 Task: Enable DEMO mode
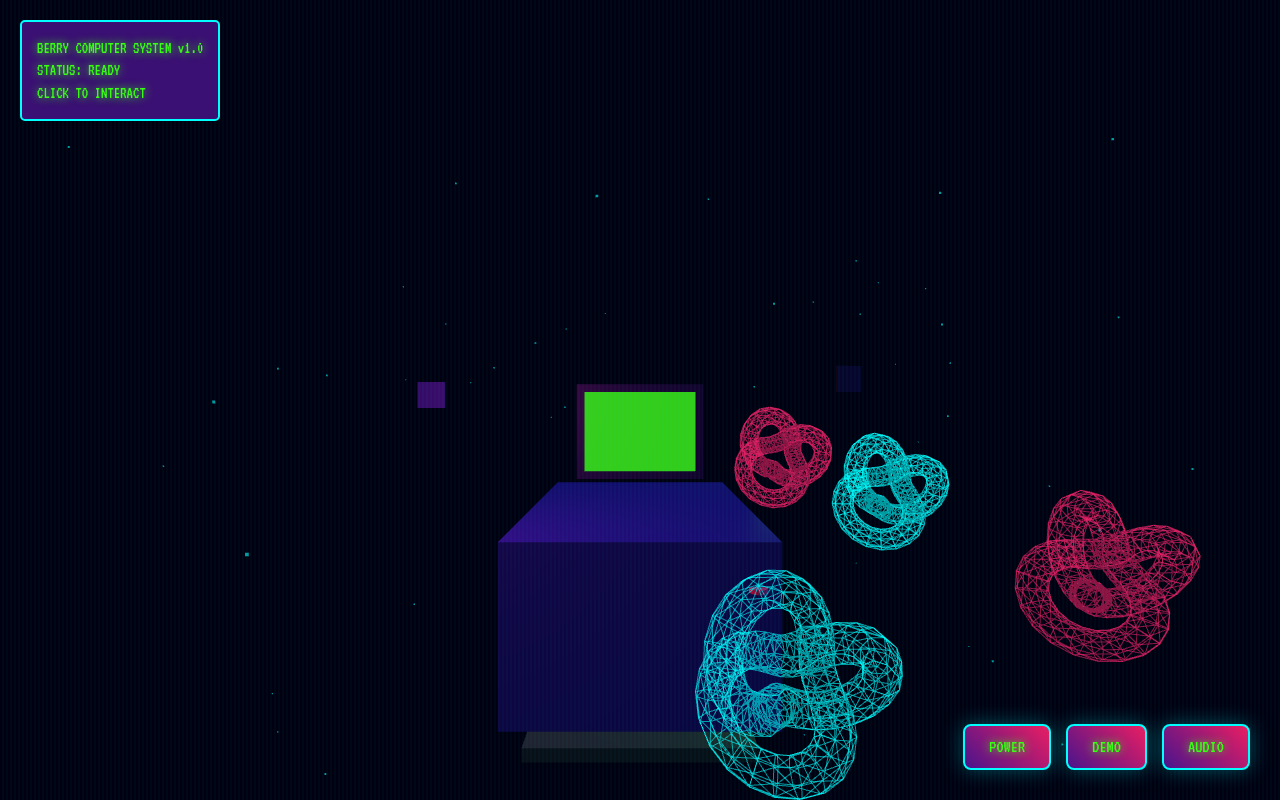[1106, 747]
